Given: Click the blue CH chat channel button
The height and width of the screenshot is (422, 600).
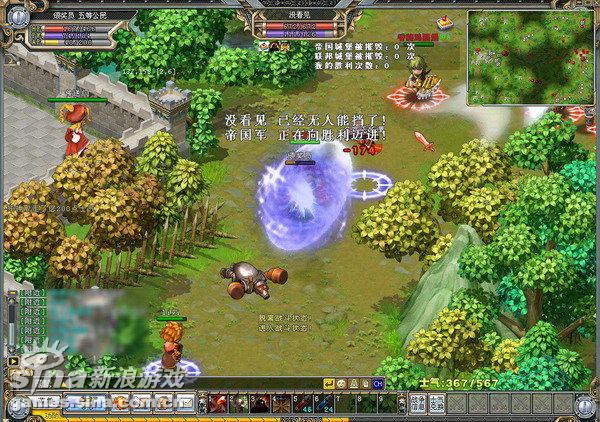Looking at the screenshot, I should (379, 382).
